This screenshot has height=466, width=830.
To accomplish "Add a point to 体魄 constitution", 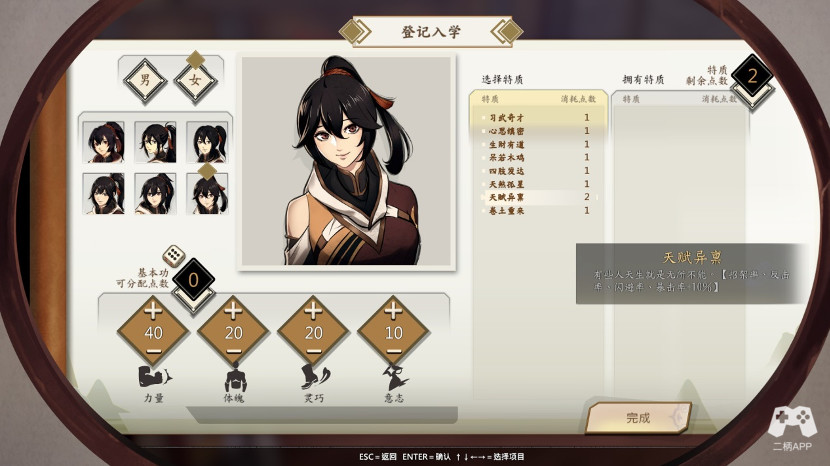I will point(233,310).
